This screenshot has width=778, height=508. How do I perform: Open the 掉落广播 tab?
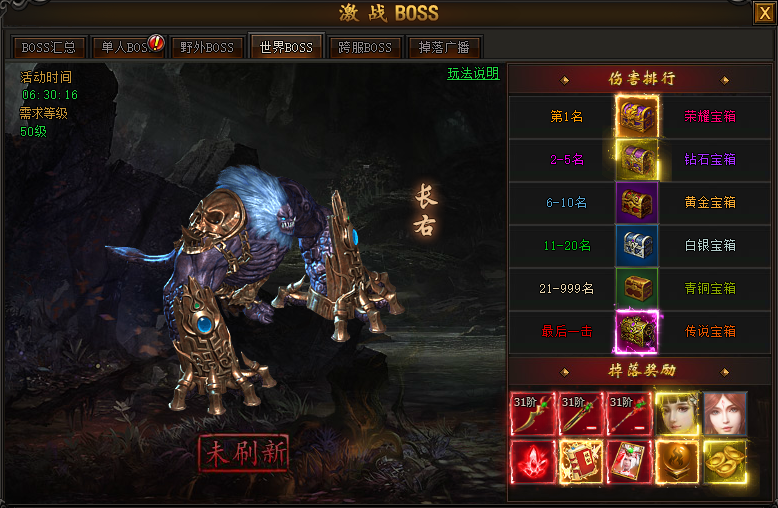pyautogui.click(x=445, y=47)
